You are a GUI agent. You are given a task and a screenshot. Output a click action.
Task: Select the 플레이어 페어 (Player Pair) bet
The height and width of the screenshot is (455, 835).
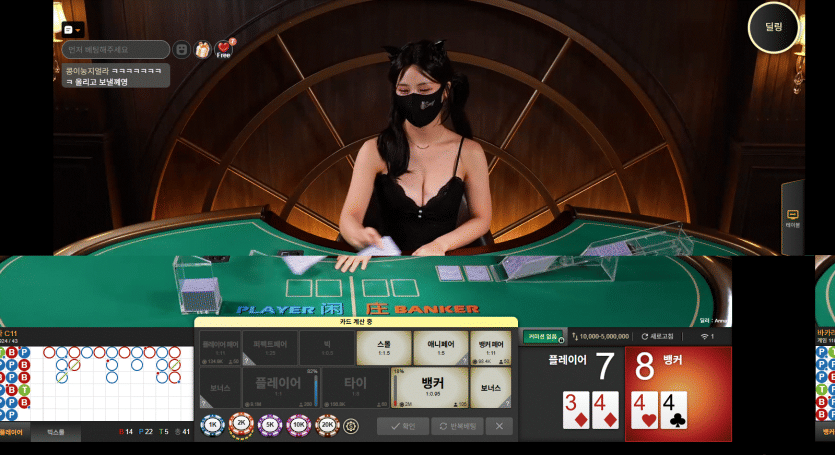[220, 347]
